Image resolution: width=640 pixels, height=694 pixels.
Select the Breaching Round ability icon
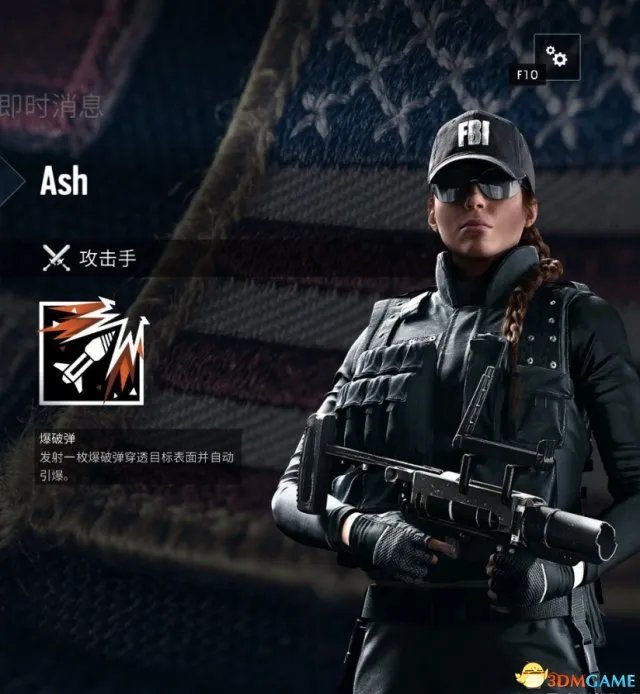click(93, 351)
